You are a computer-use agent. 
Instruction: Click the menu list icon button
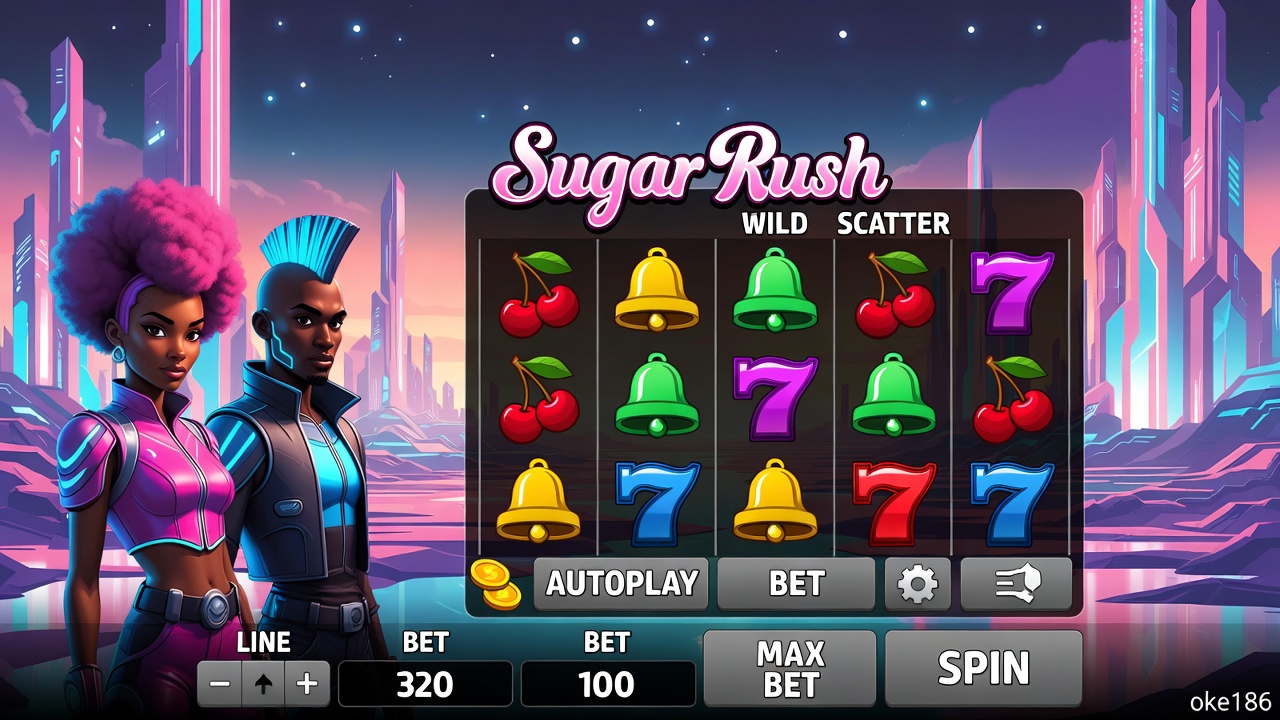pyautogui.click(x=1015, y=584)
